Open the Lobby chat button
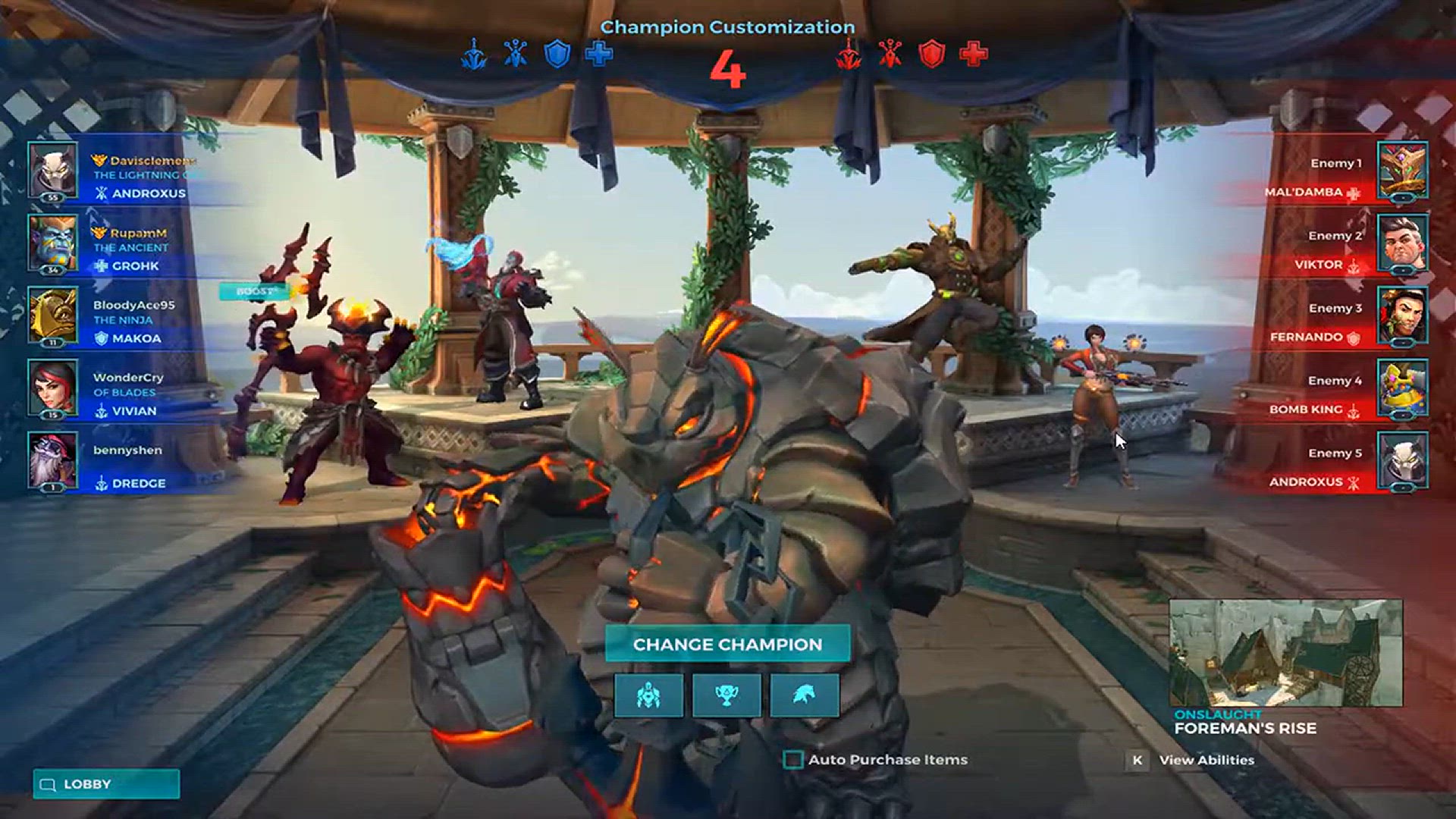Viewport: 1456px width, 819px height. click(x=106, y=784)
